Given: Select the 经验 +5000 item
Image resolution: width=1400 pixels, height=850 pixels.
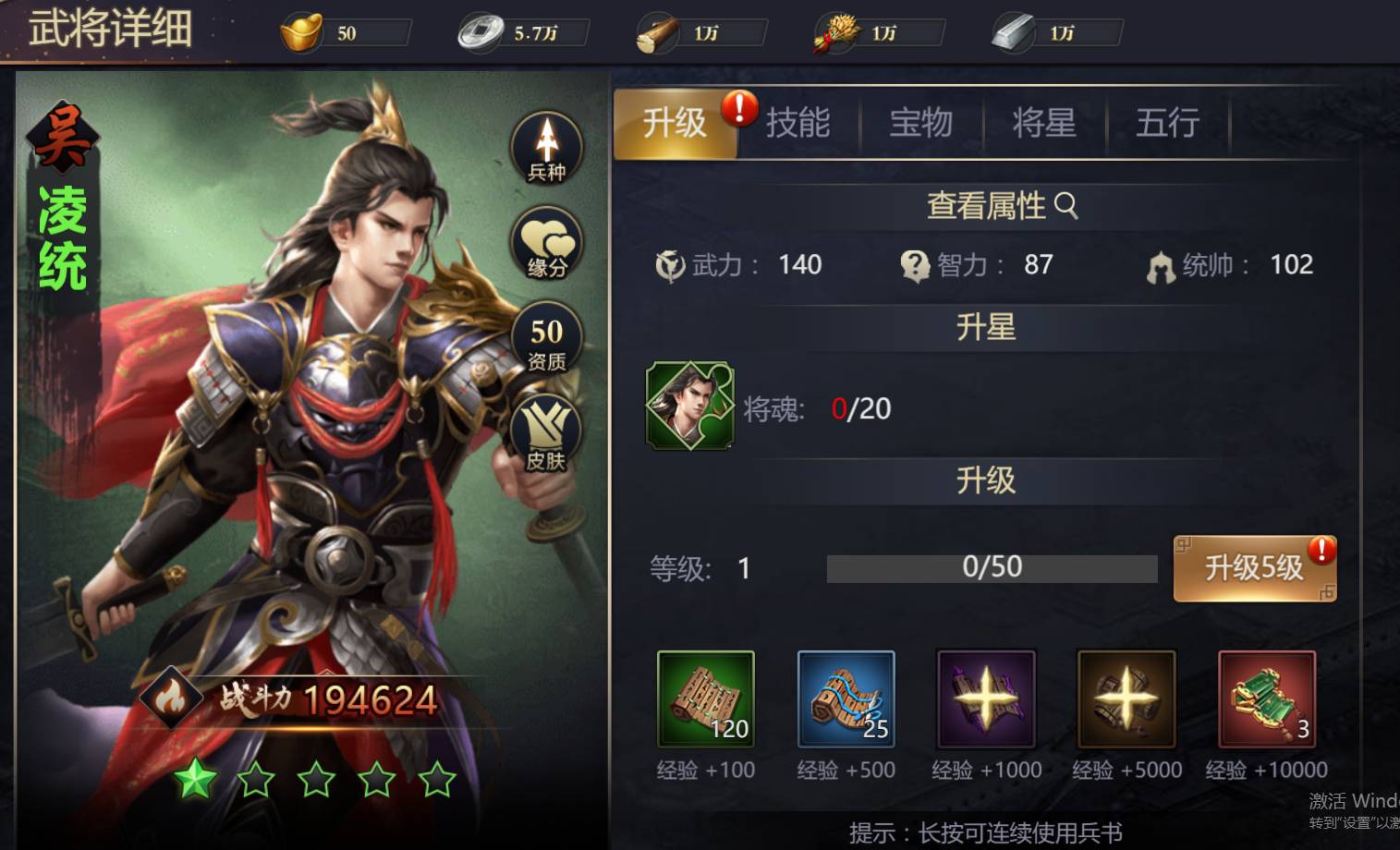Looking at the screenshot, I should [1126, 699].
